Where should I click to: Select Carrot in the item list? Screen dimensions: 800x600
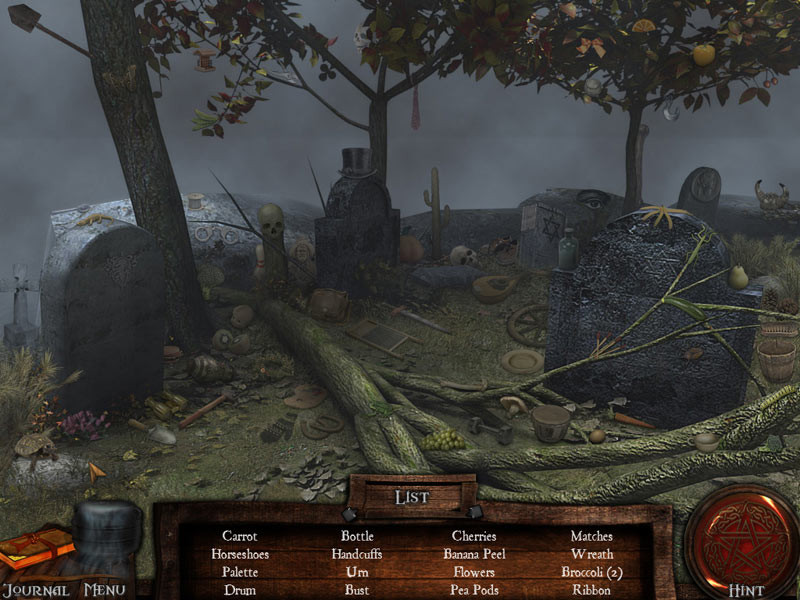[x=240, y=536]
